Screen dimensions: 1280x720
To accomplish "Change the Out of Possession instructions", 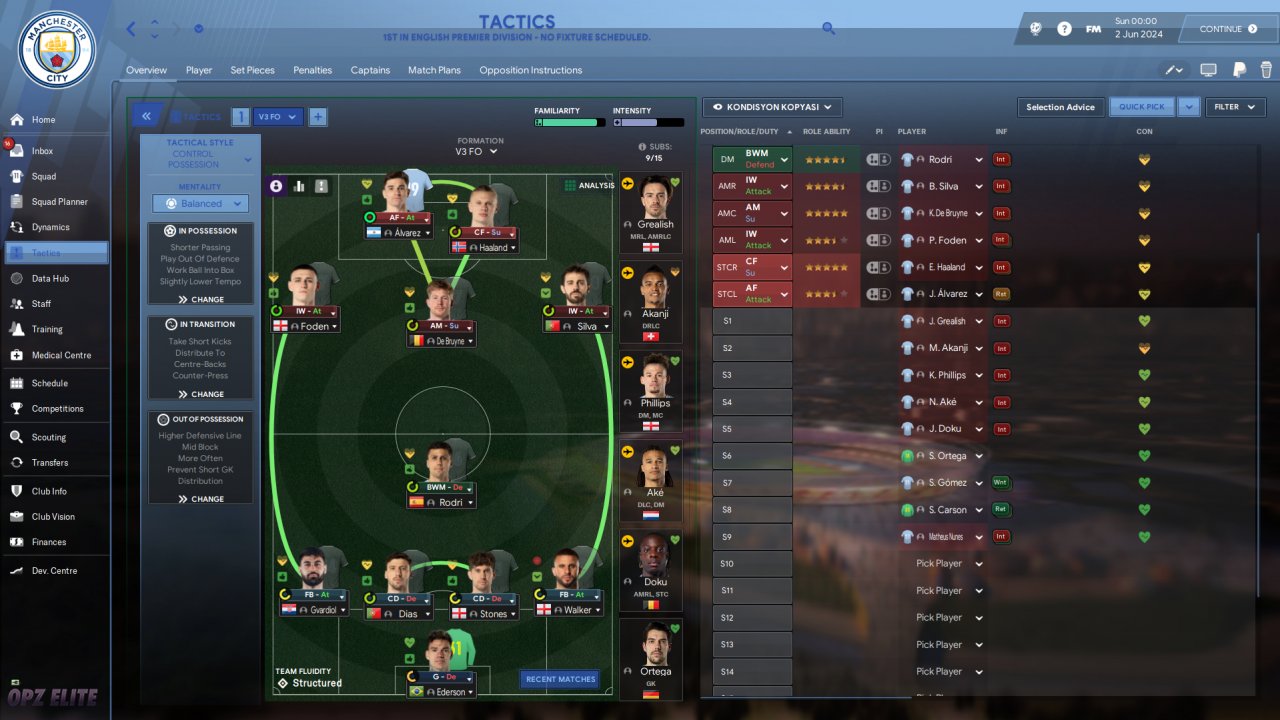I will (x=201, y=498).
